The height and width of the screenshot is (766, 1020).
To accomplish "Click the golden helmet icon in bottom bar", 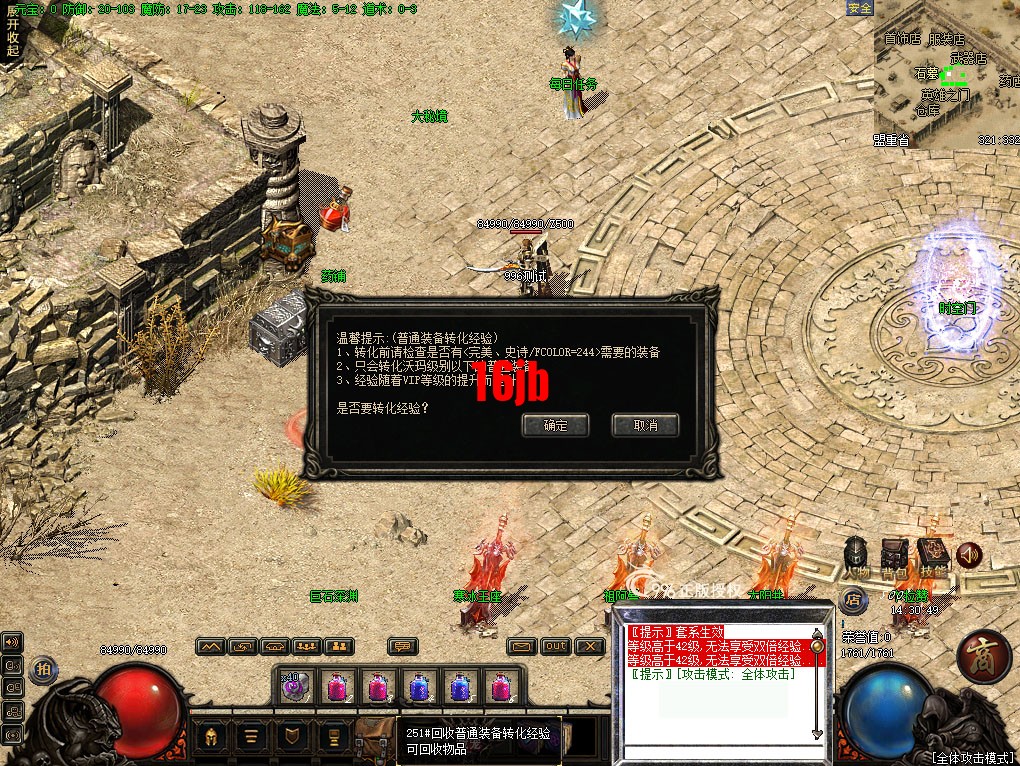I will [x=212, y=737].
